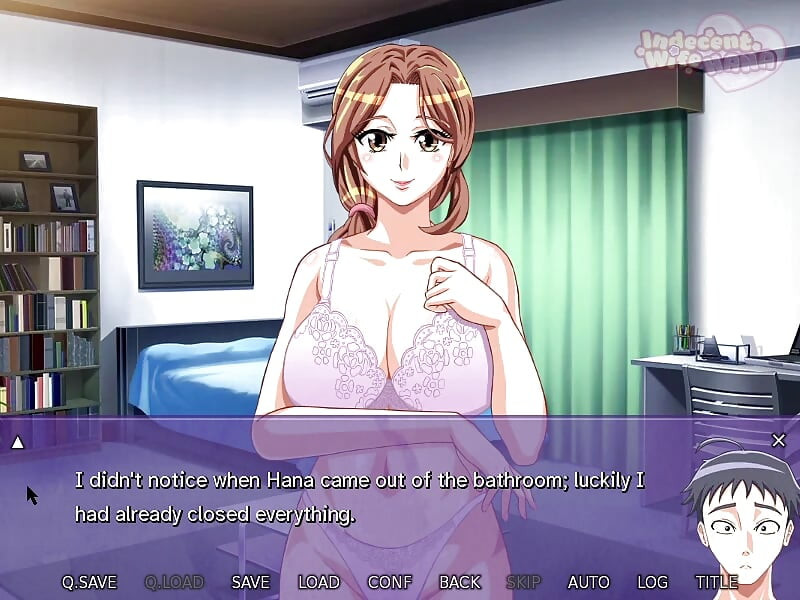Show the dialogue LOG history

coord(653,582)
